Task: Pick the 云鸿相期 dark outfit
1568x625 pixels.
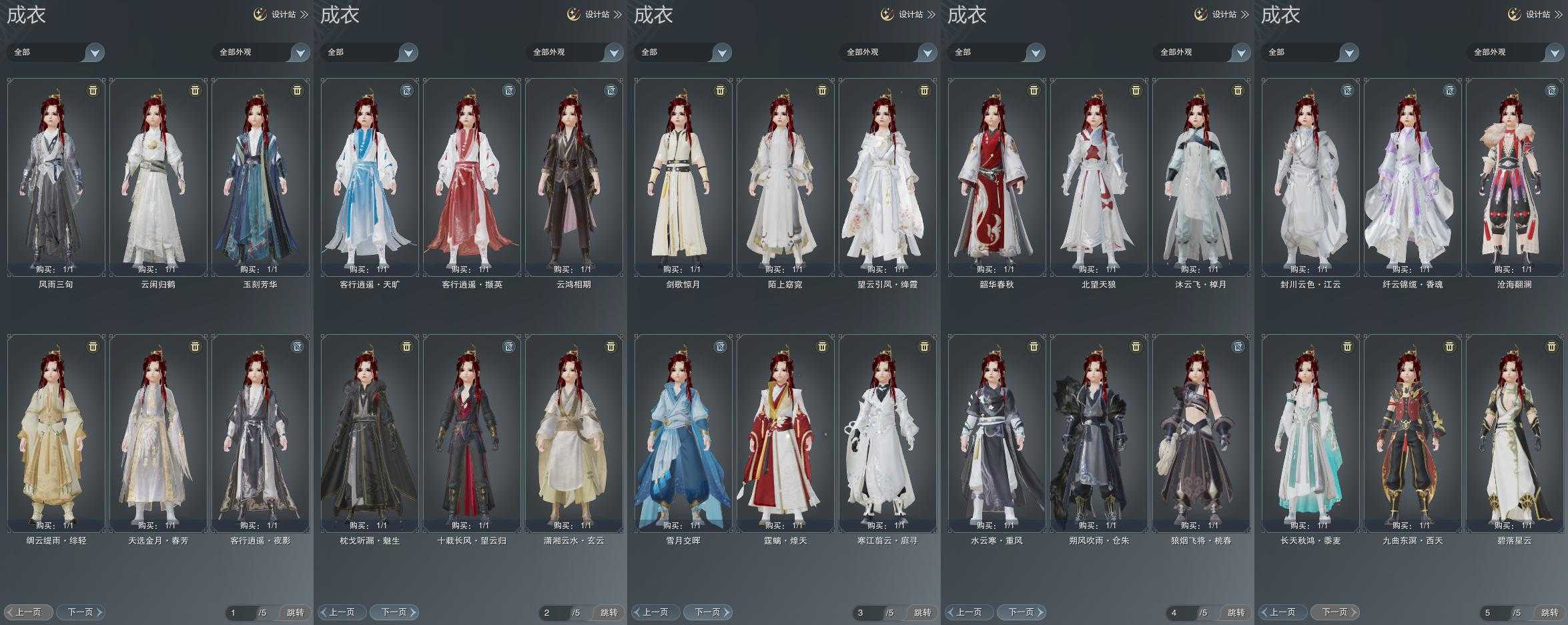Action: pos(574,177)
